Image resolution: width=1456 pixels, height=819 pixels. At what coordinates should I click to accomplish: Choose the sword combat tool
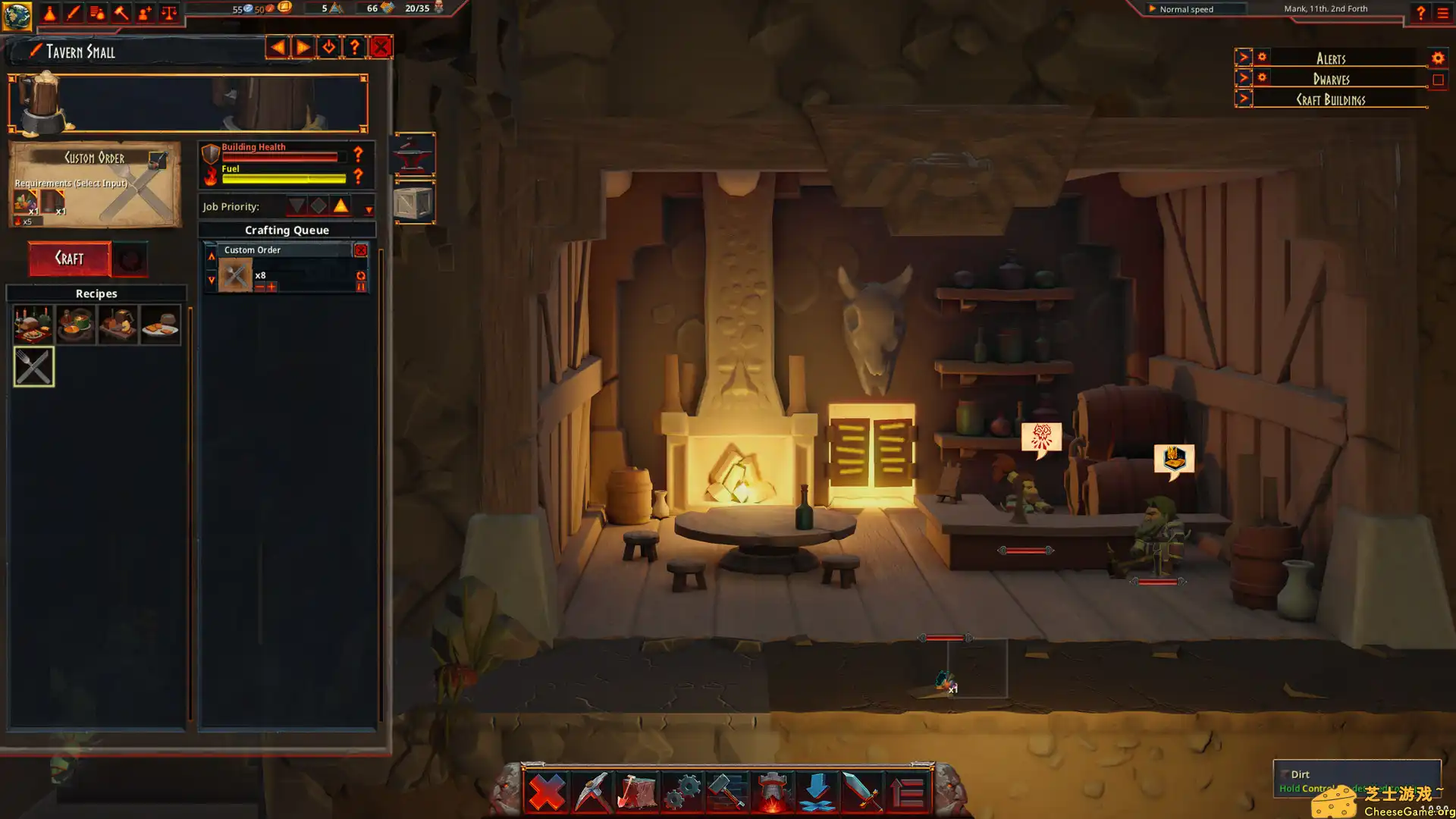coord(862,792)
